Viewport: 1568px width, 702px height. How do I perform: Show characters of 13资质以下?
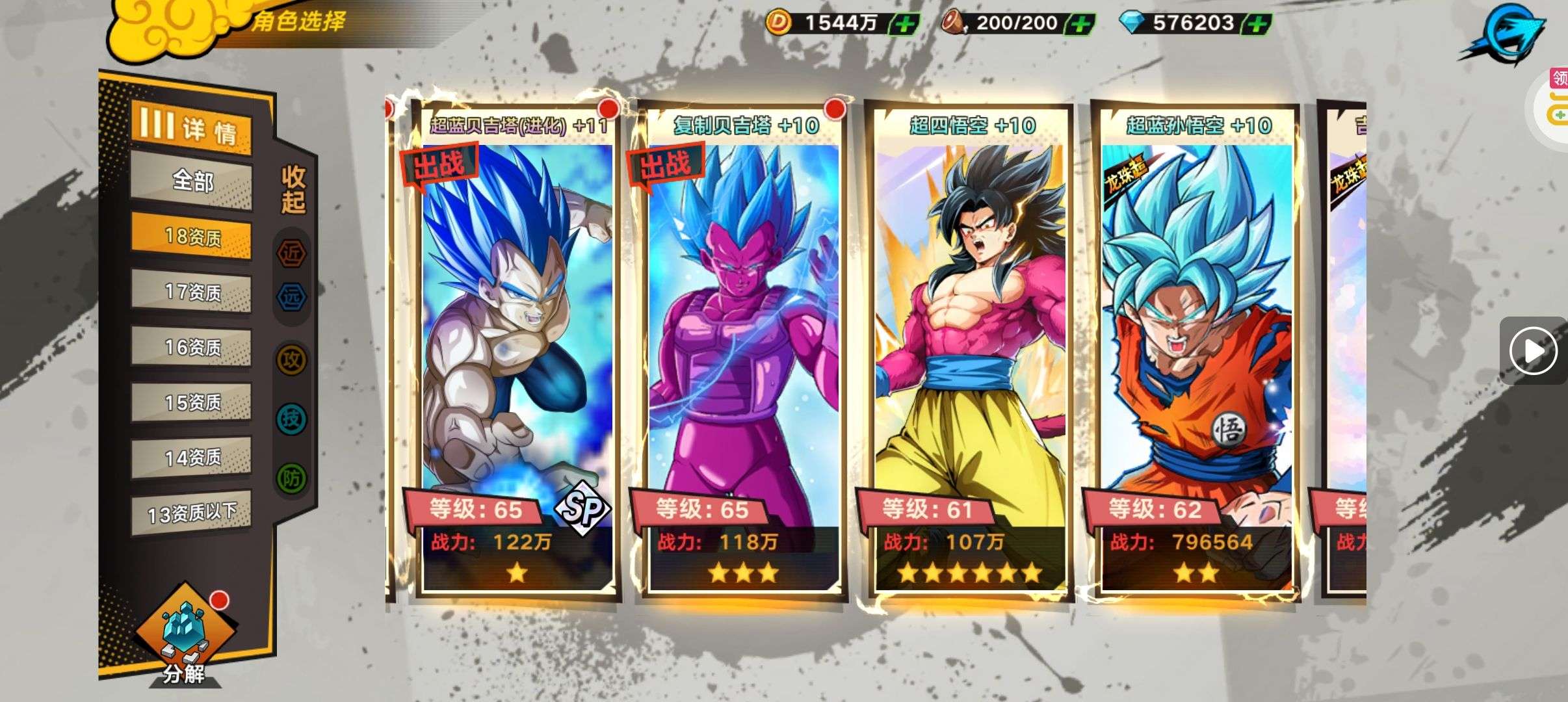(x=192, y=513)
